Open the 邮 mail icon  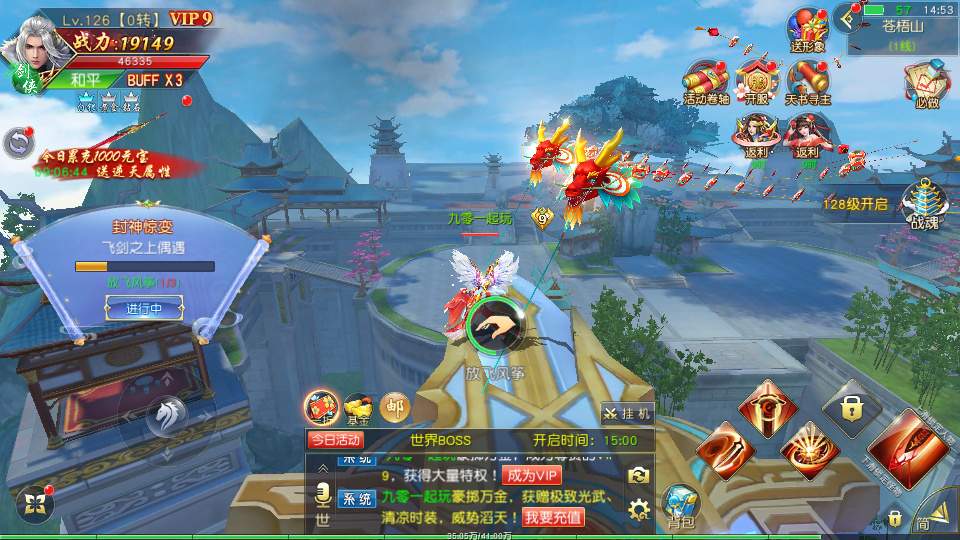[x=395, y=405]
